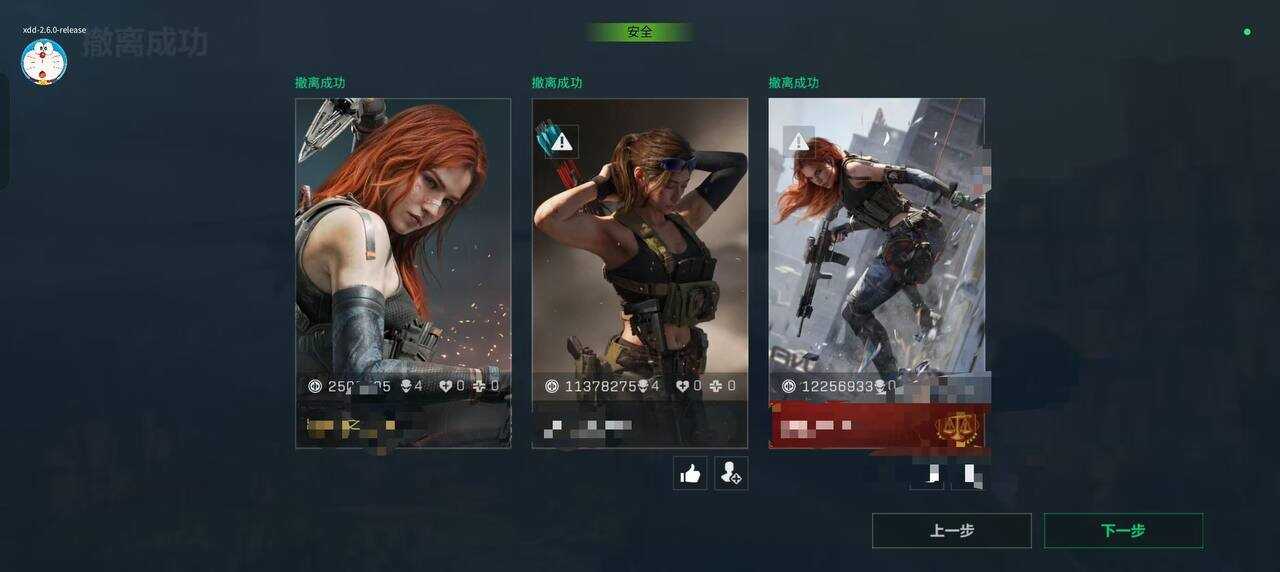Click the 下一步 next step button
The width and height of the screenshot is (1280, 572).
tap(1123, 531)
